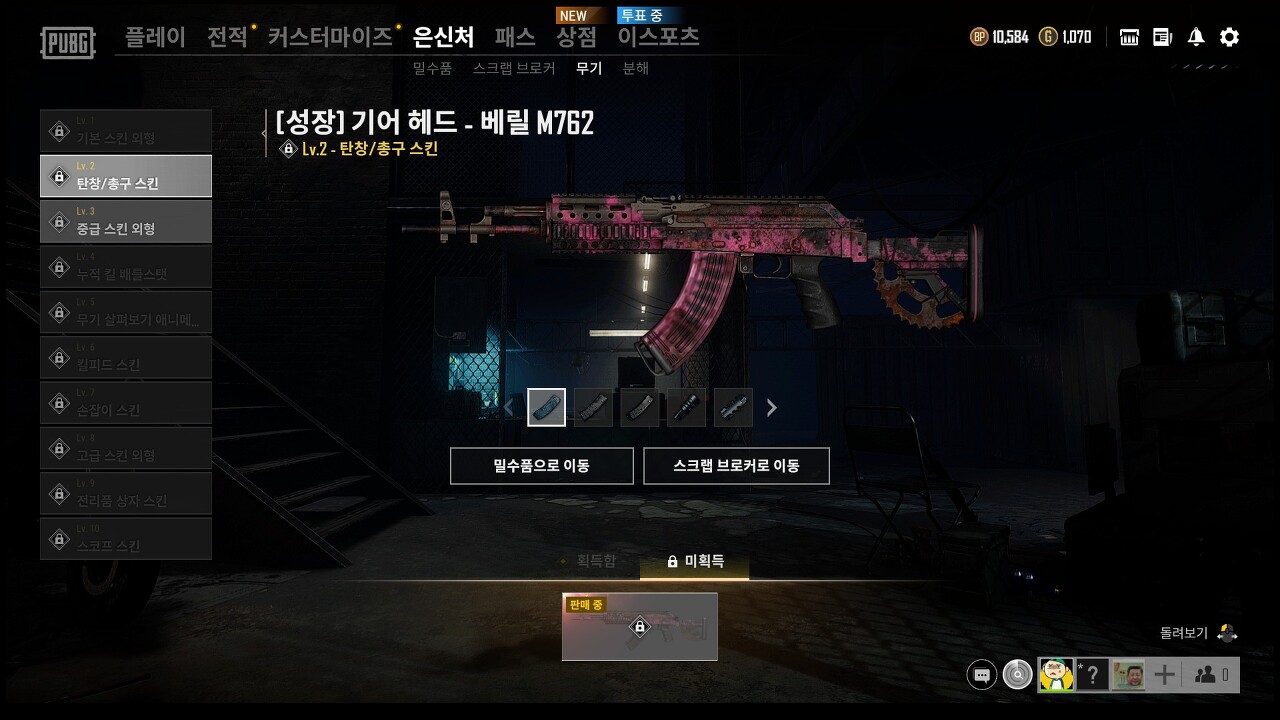Open the 커스터마이즈 menu item
The height and width of the screenshot is (720, 1280).
coord(331,35)
